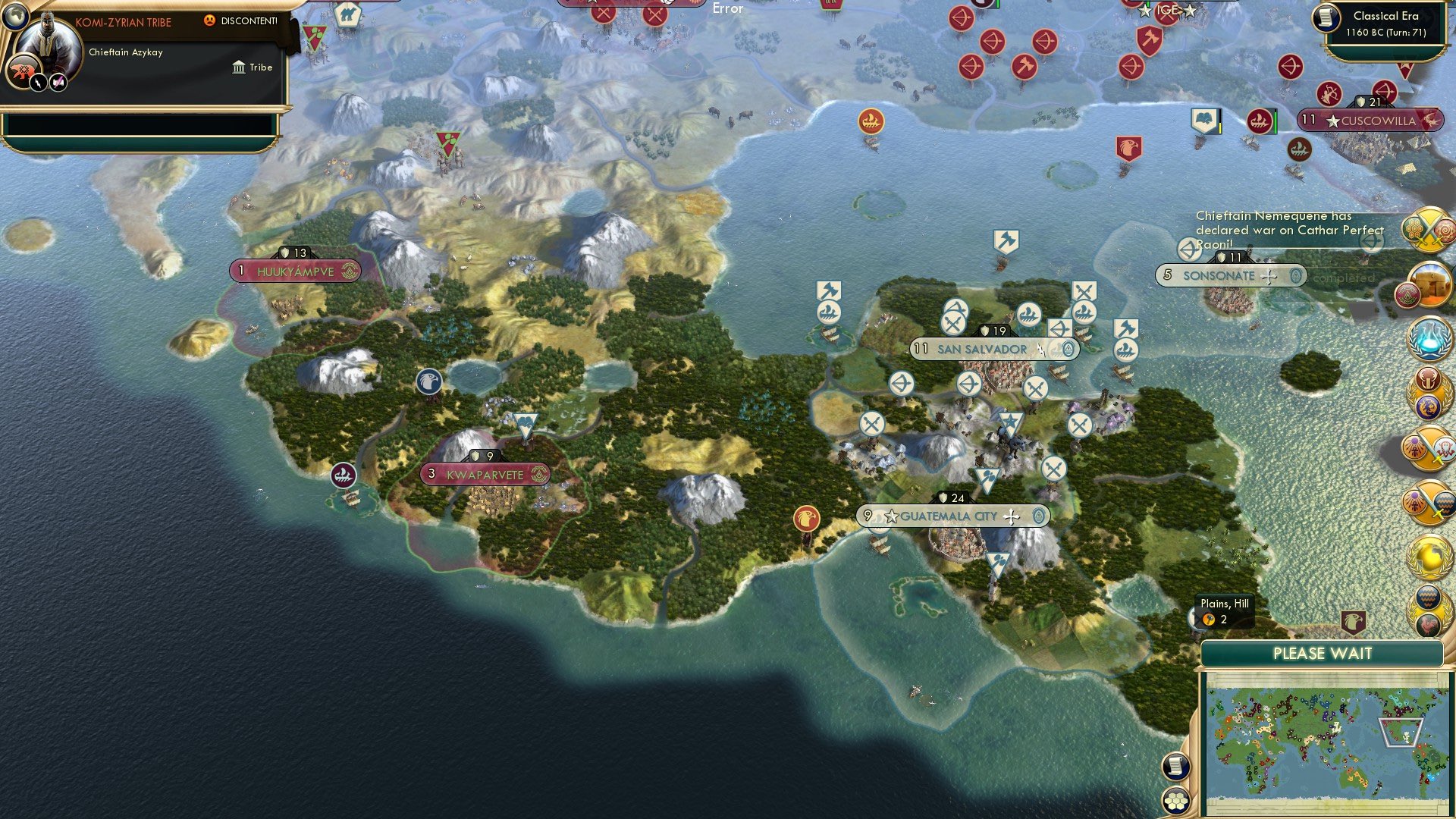Toggle the notification scroll icon beside the minimap
1456x819 pixels.
(x=1178, y=766)
